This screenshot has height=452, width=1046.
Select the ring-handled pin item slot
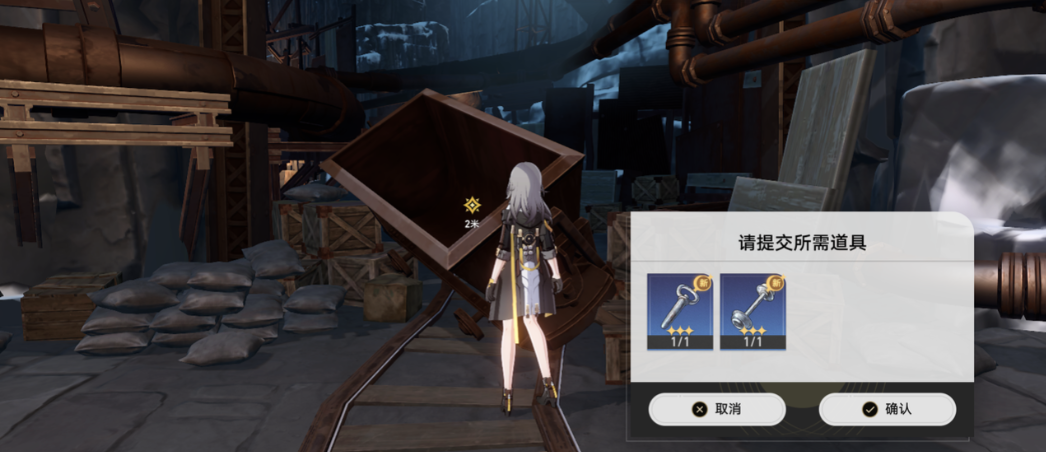click(679, 310)
